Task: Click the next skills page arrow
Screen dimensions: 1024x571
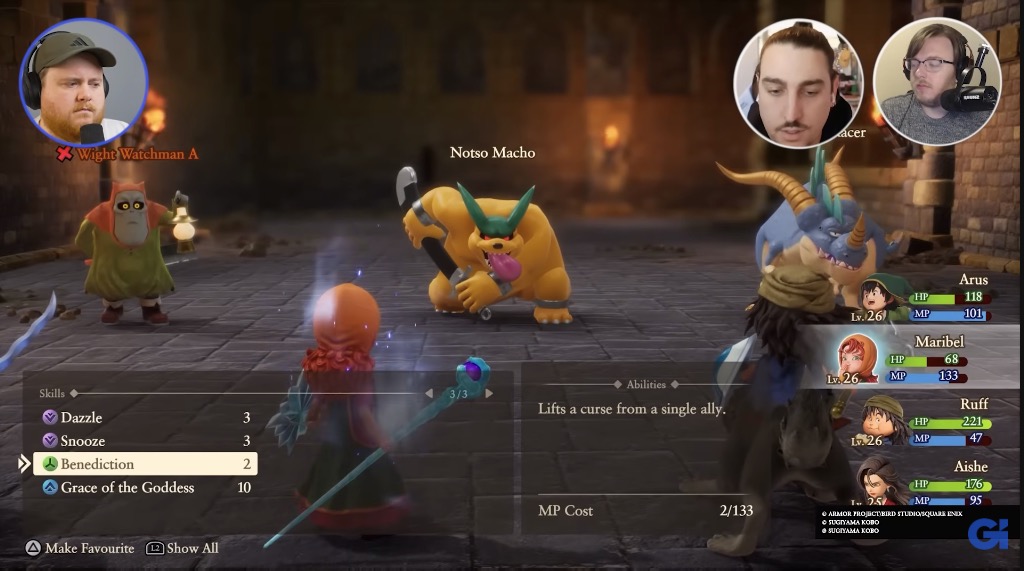Action: pos(489,394)
